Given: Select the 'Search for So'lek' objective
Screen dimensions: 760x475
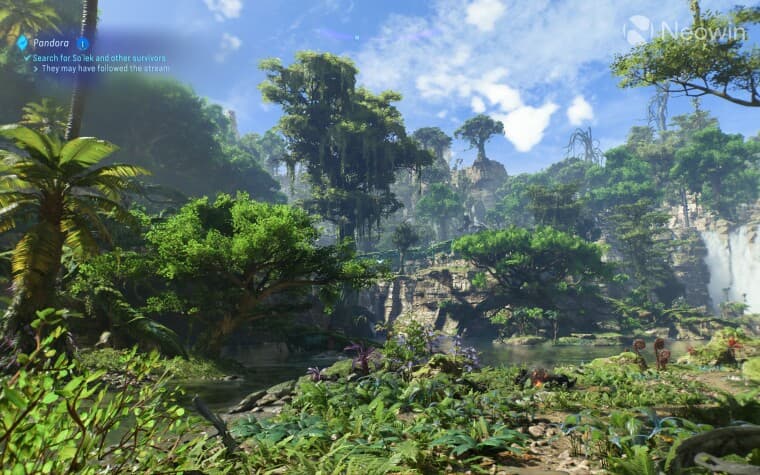Looking at the screenshot, I should (x=96, y=58).
